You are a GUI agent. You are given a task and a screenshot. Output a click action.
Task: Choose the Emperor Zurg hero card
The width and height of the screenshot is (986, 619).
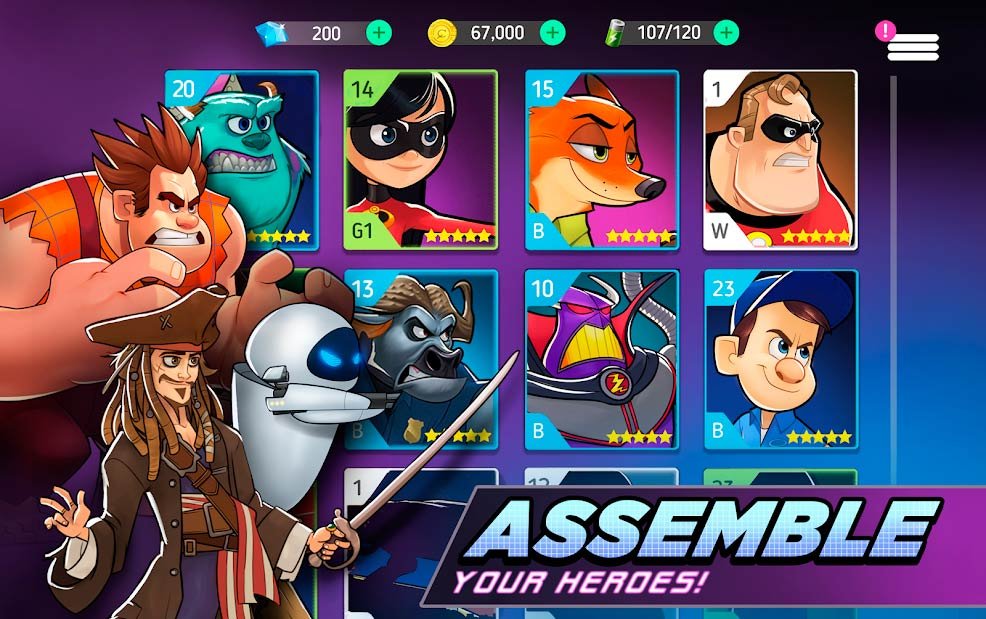coord(601,359)
